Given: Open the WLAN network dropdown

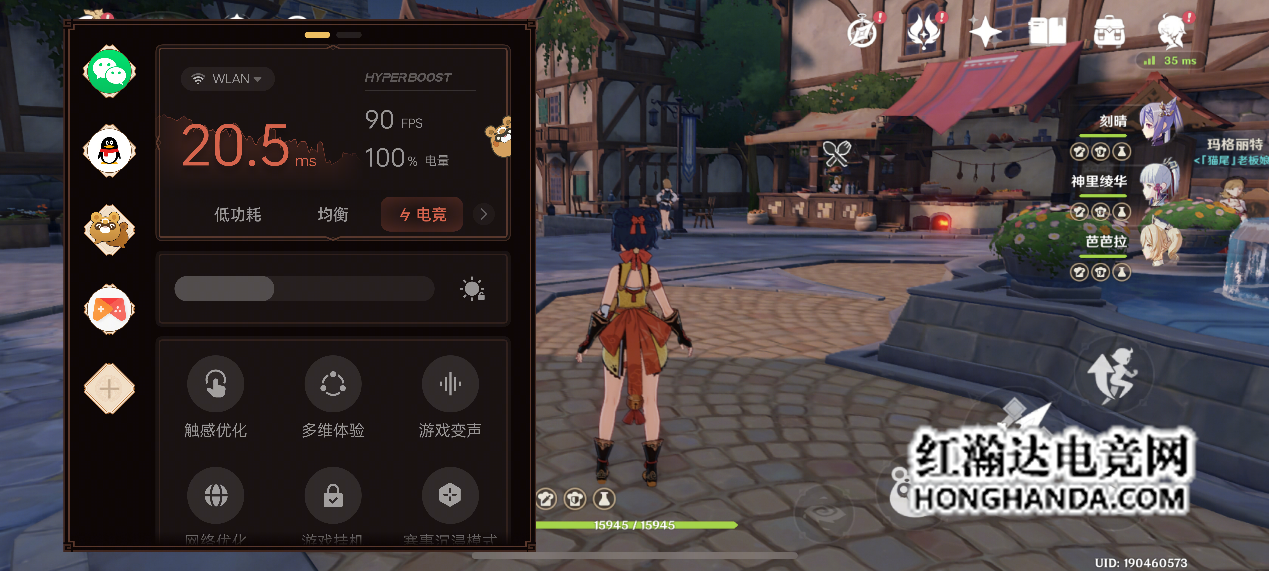Looking at the screenshot, I should pyautogui.click(x=228, y=79).
